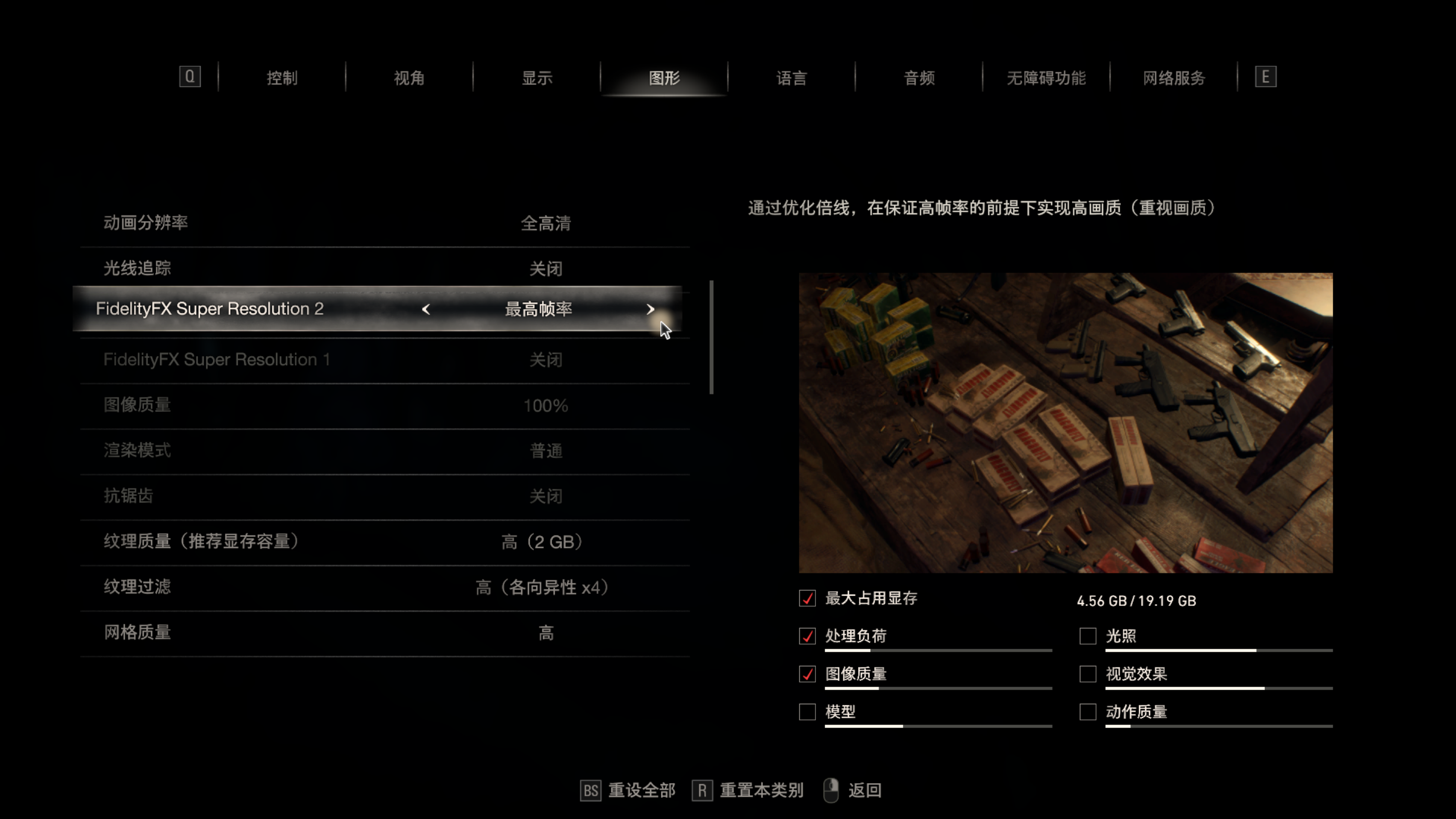The height and width of the screenshot is (819, 1456).
Task: Click the right arrow on FidelityFX Super Resolution 2
Action: coord(650,309)
